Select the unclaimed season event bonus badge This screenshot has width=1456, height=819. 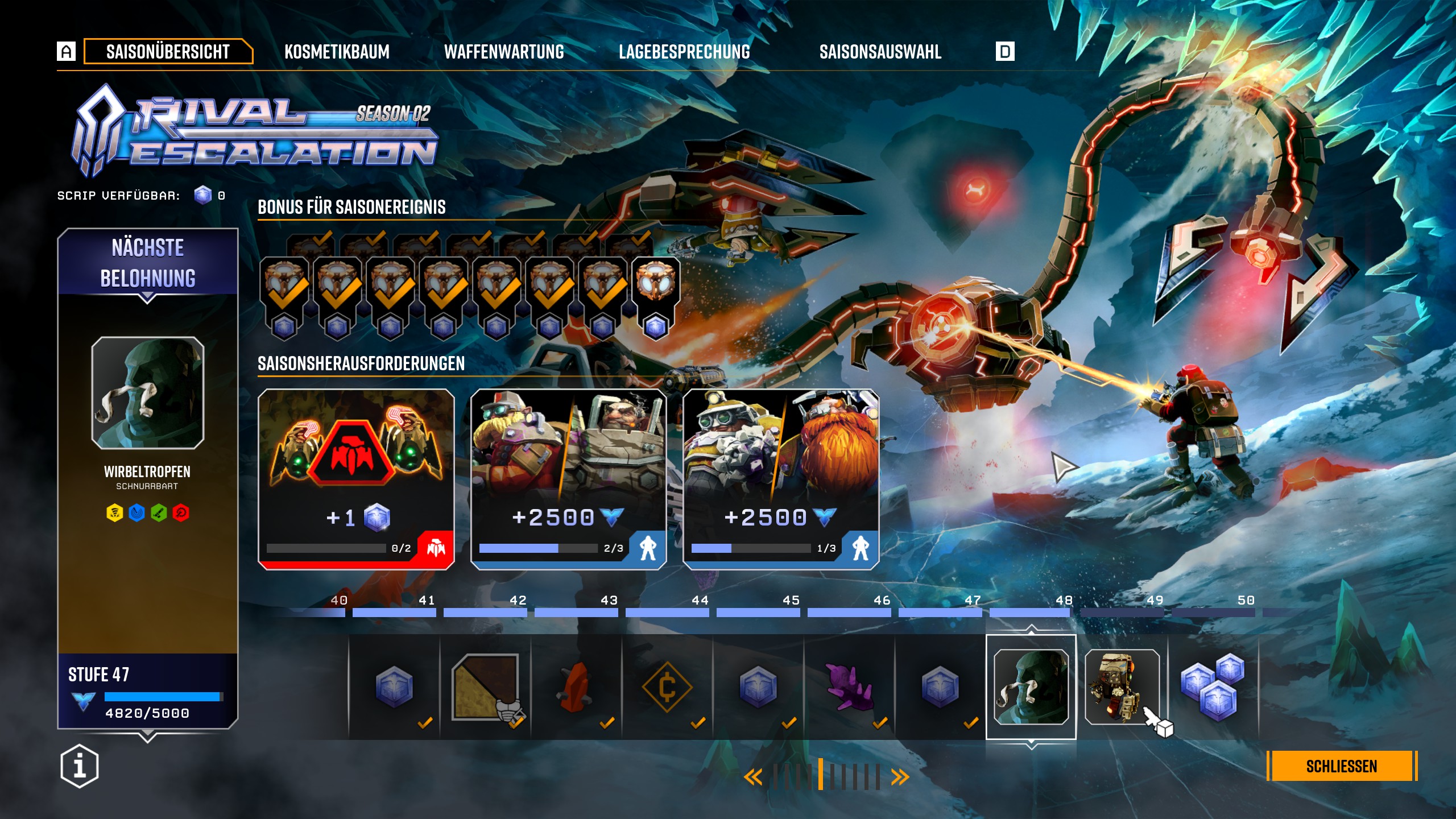(655, 296)
